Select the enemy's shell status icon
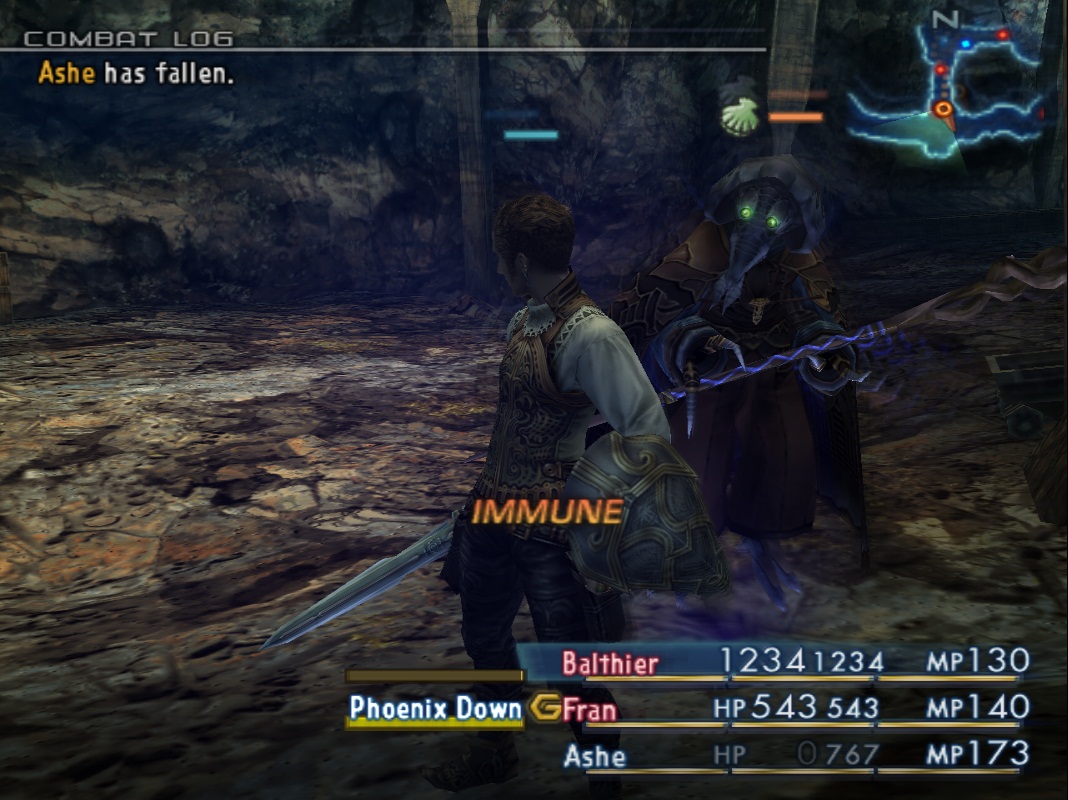Viewport: 1068px width, 800px height. 740,116
